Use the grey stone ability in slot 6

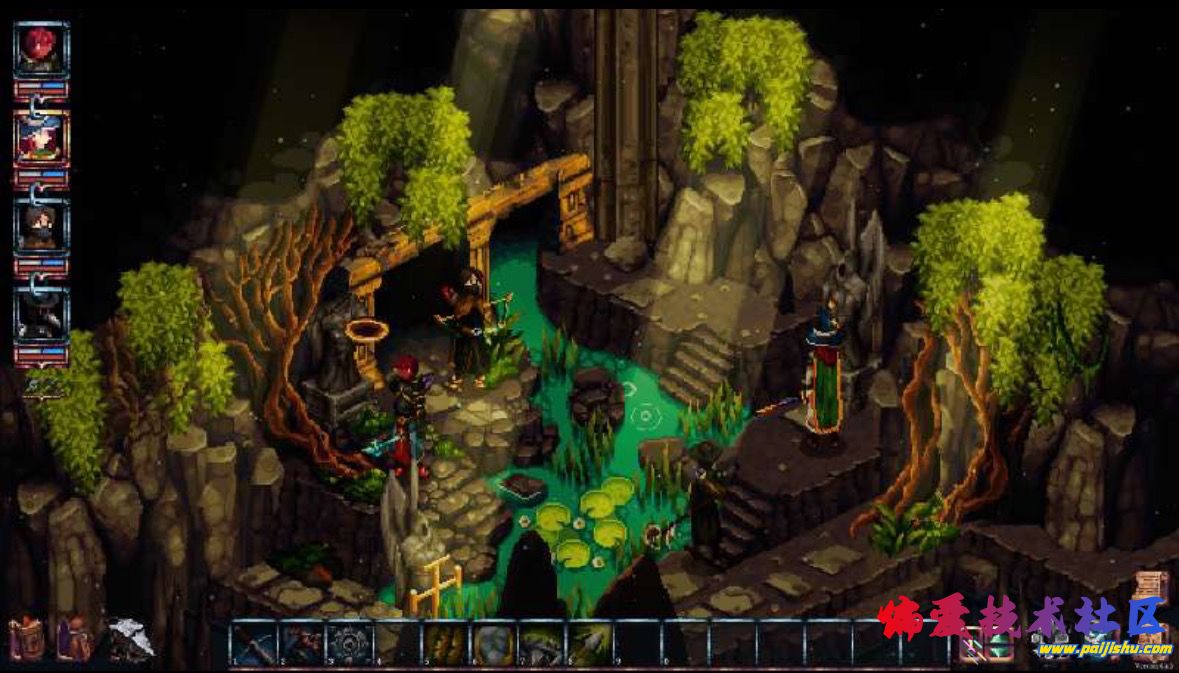[x=492, y=644]
